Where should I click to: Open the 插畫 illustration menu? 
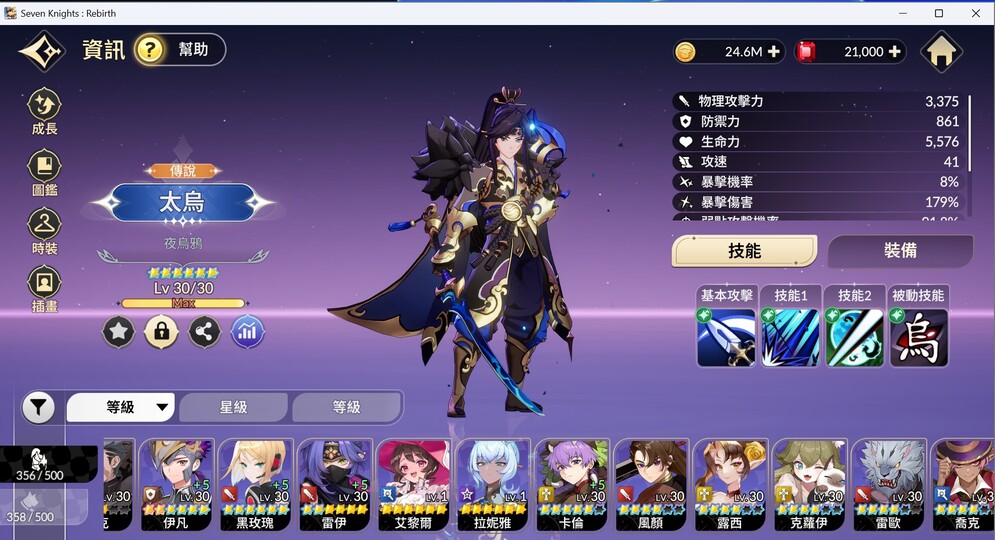[45, 289]
